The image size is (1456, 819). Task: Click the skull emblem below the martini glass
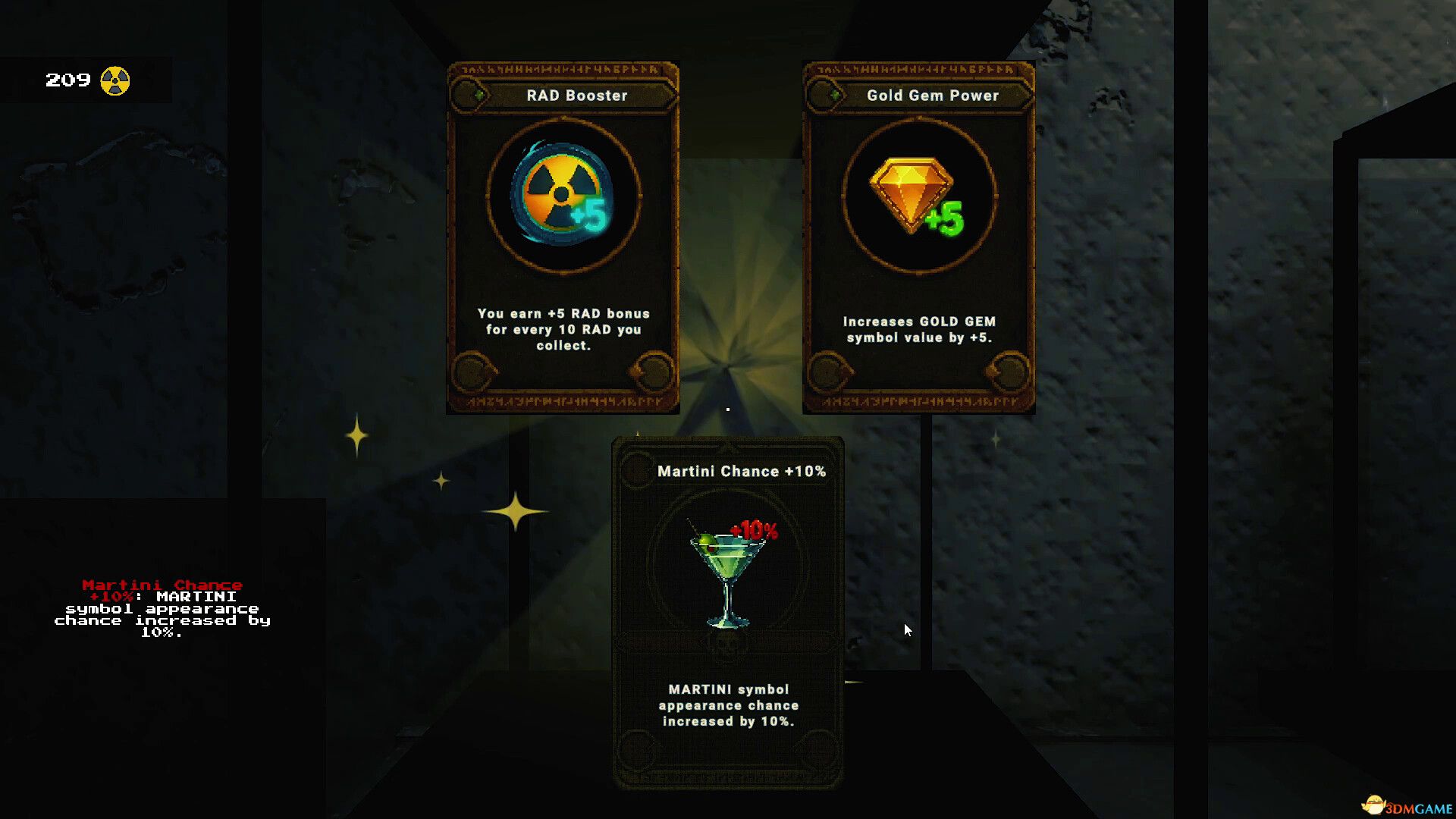[x=729, y=646]
